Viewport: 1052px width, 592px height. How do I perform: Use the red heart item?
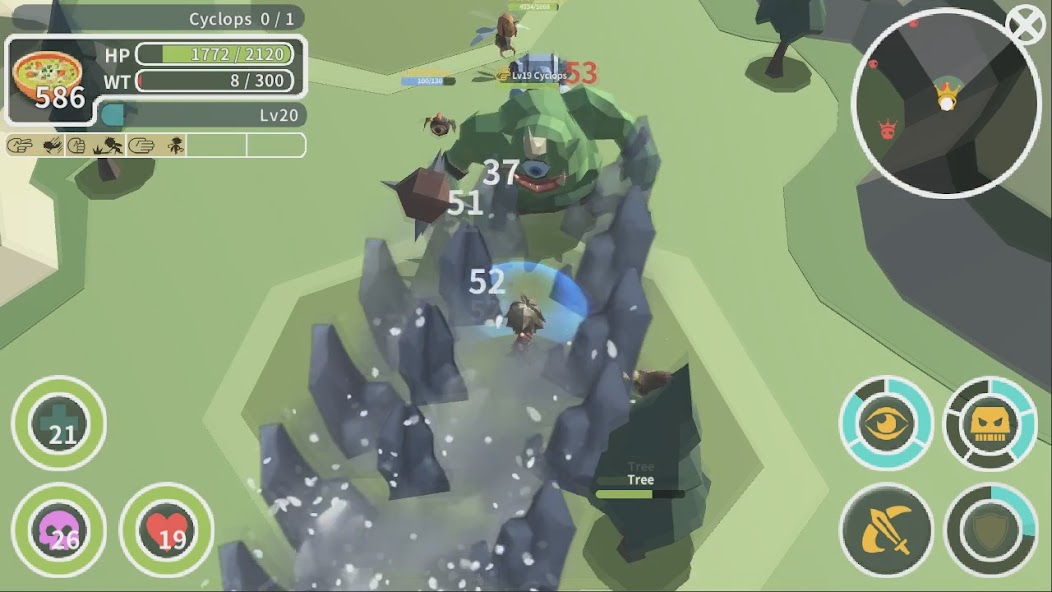point(166,530)
